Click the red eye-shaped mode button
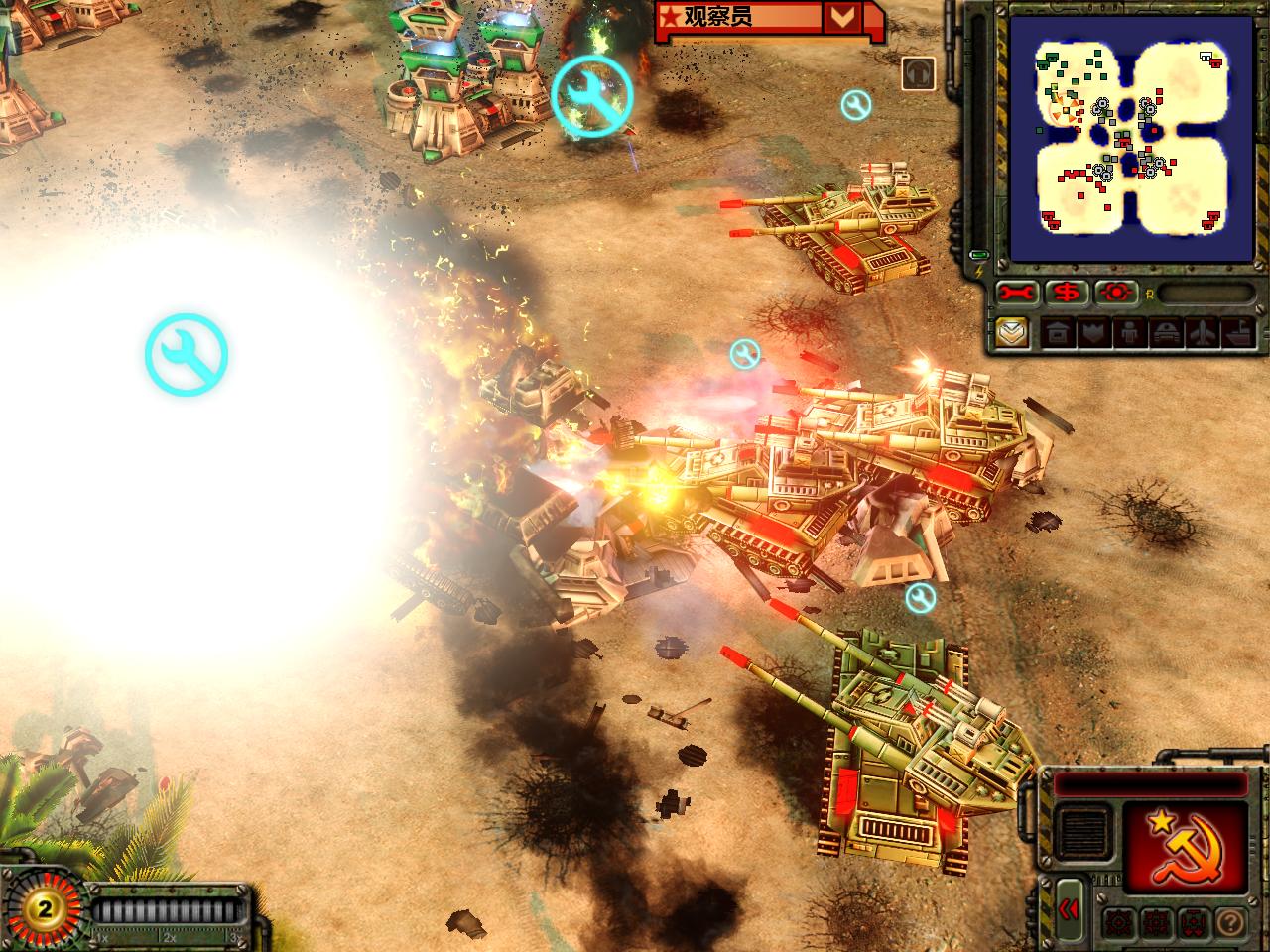 (x=1117, y=294)
